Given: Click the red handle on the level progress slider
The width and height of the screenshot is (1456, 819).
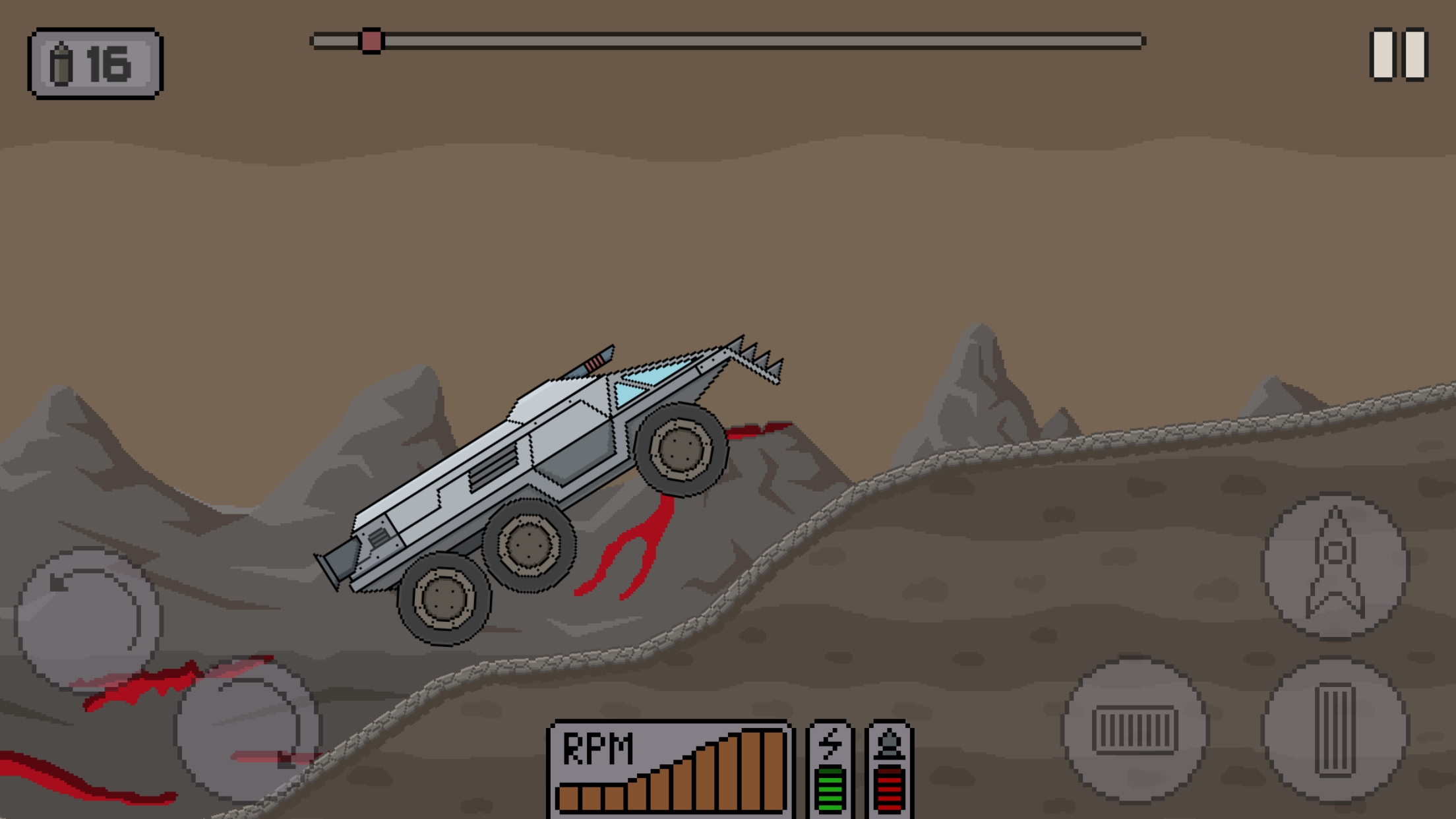Looking at the screenshot, I should click(x=373, y=41).
